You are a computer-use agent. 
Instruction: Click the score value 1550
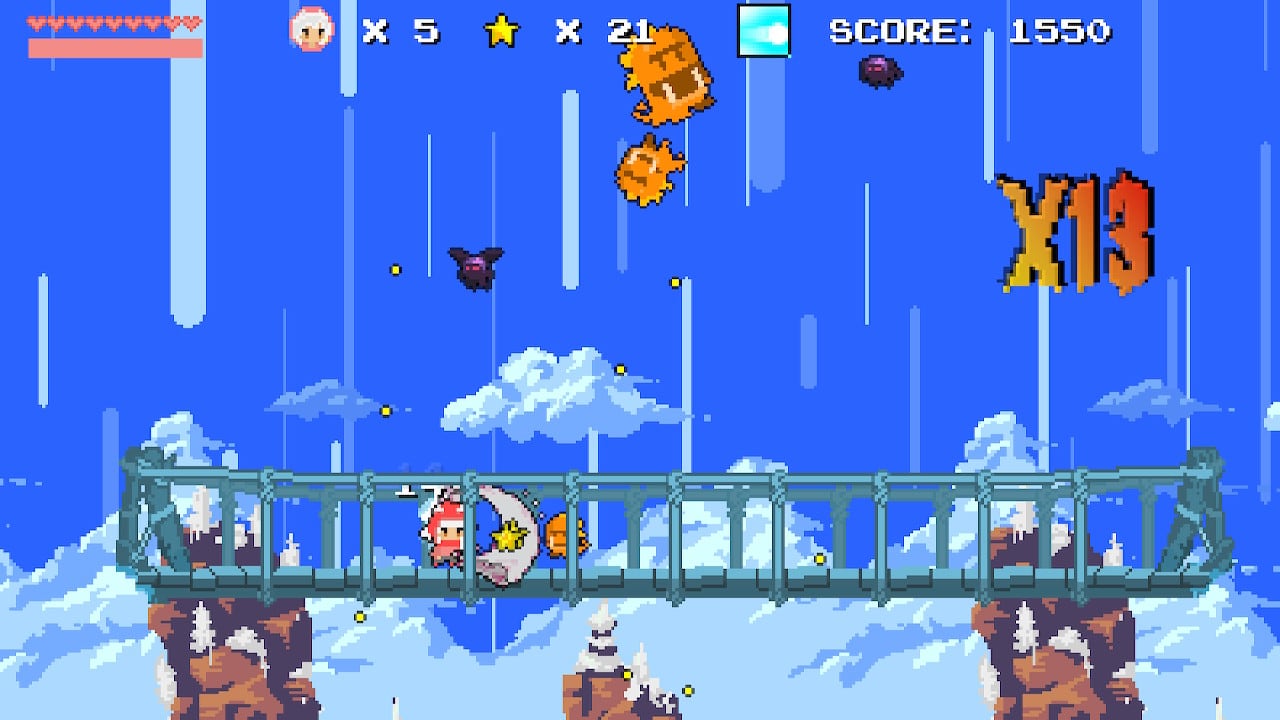point(1060,31)
